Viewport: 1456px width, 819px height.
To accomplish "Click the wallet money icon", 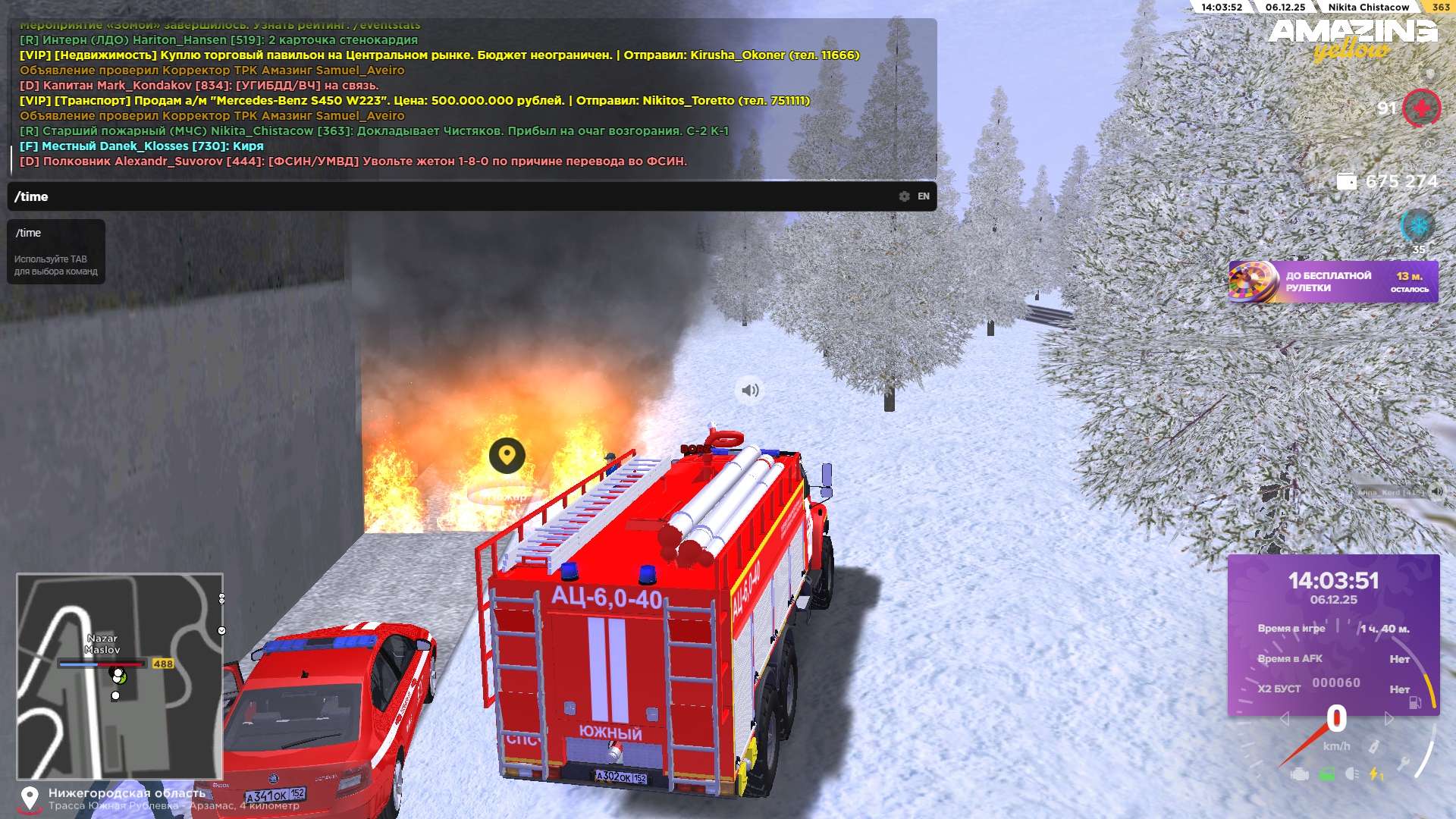I will (1346, 182).
